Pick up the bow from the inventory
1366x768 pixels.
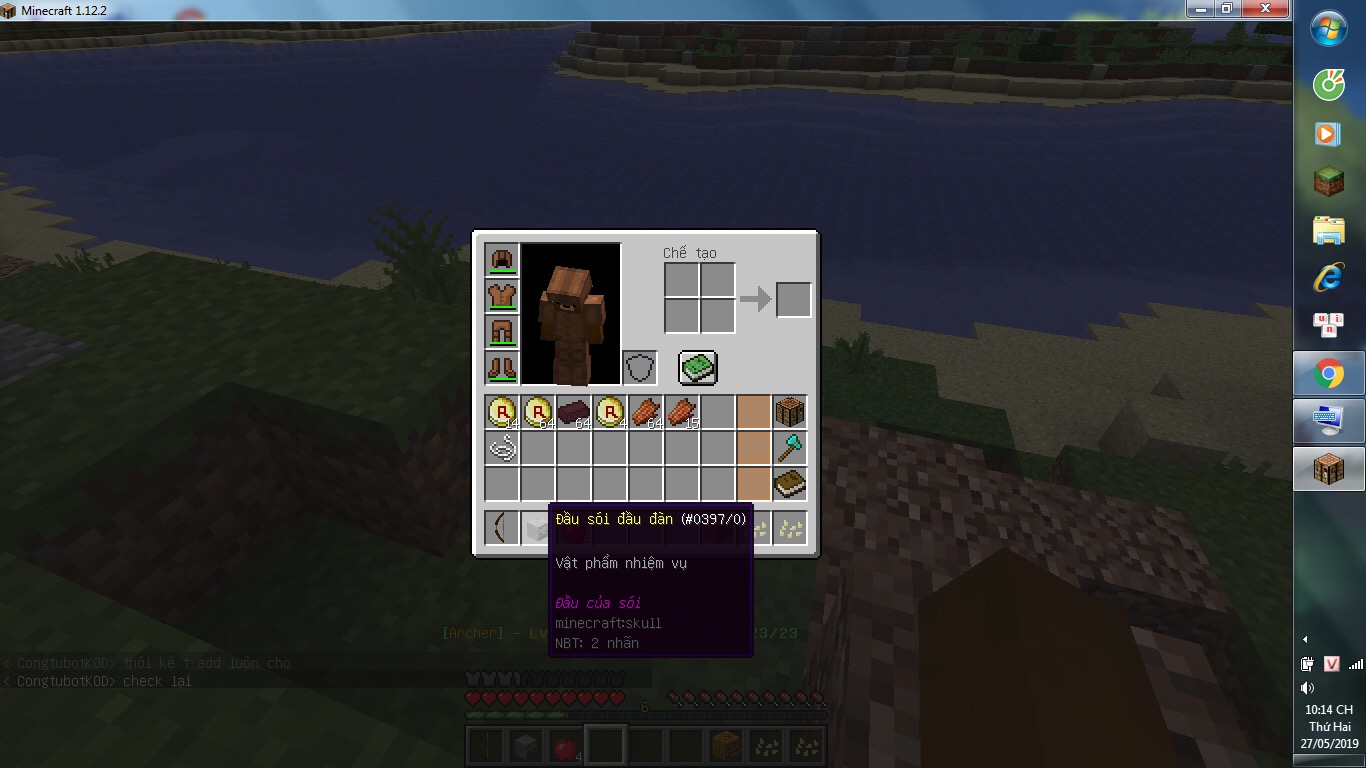point(501,527)
